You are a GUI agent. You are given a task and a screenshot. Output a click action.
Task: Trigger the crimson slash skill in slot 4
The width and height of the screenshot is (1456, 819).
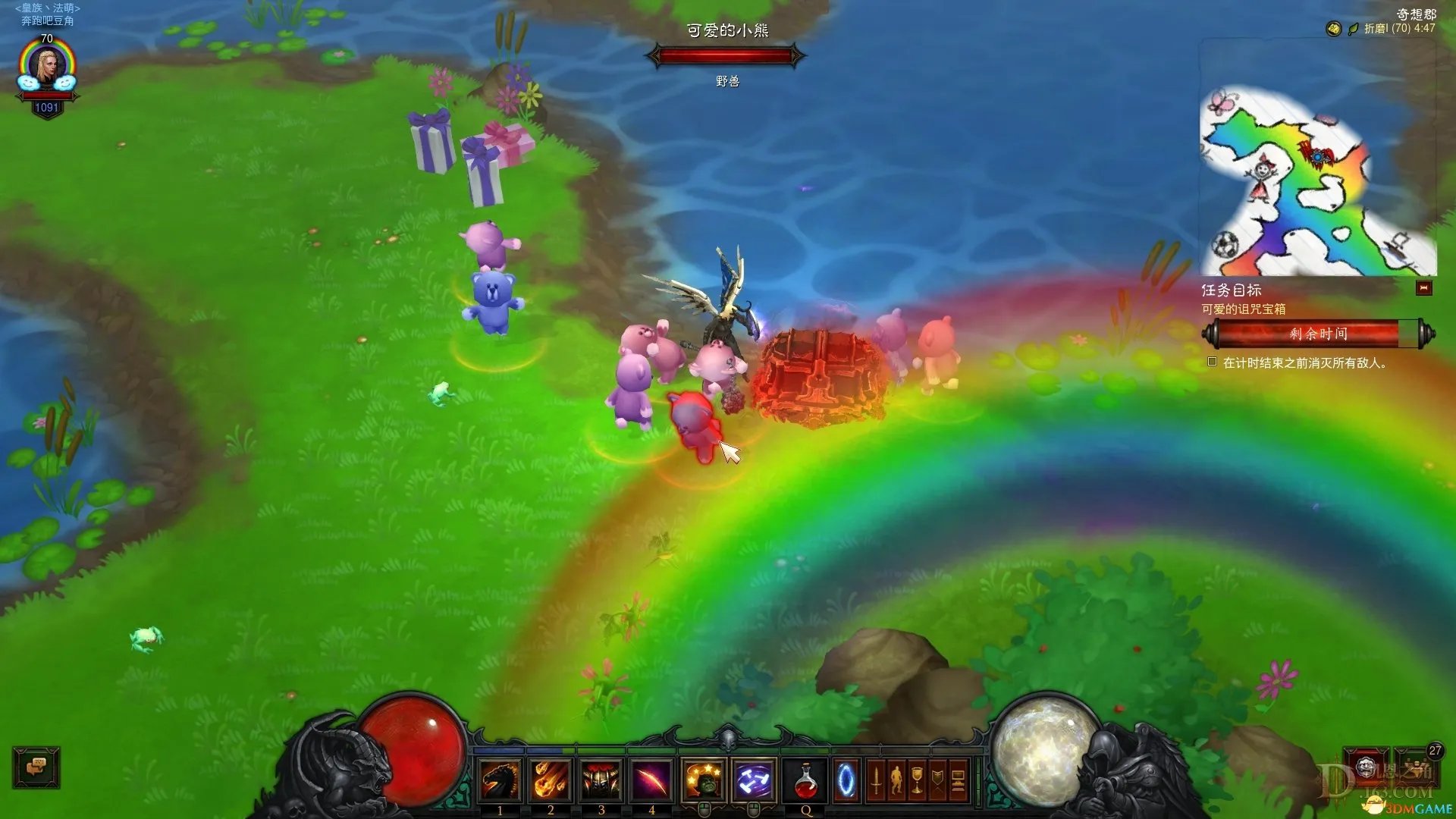point(651,780)
